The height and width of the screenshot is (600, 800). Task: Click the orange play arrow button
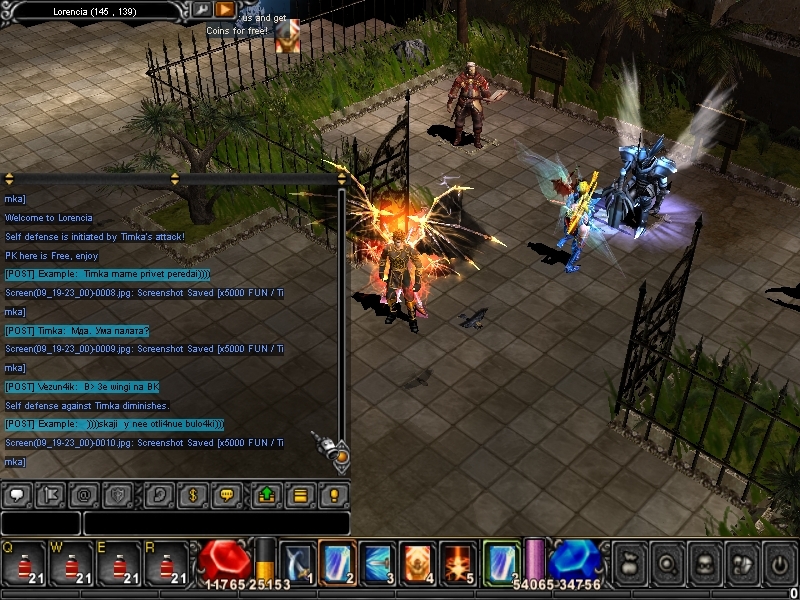[225, 10]
